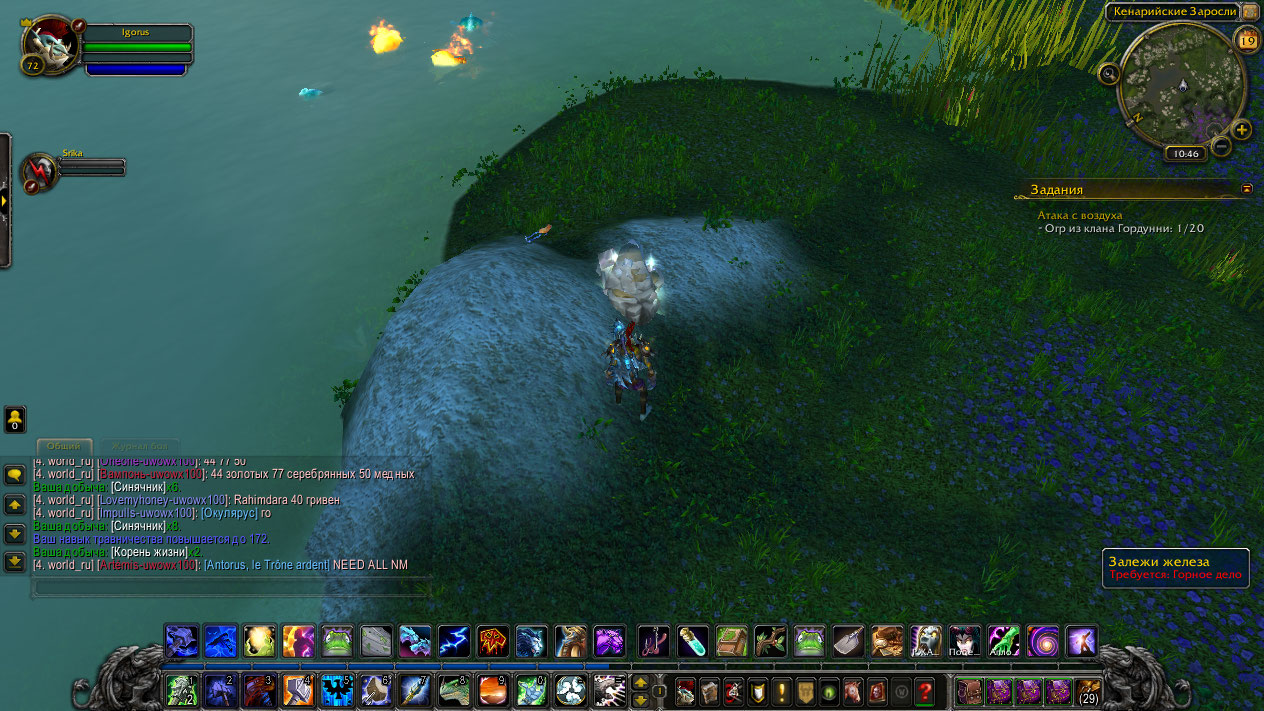This screenshot has width=1264, height=711.
Task: Use the shovel item on the action bar
Action: point(848,641)
